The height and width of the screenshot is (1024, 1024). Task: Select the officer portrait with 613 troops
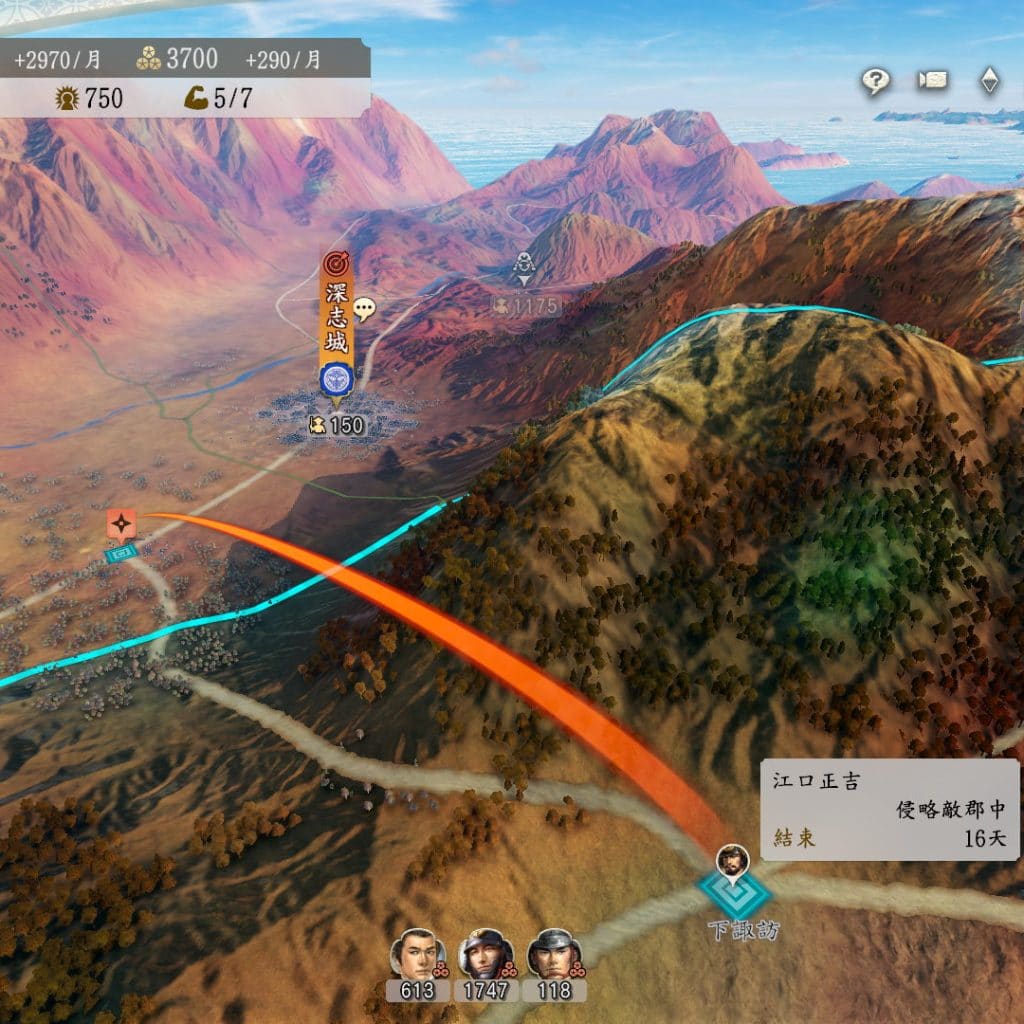tap(417, 955)
